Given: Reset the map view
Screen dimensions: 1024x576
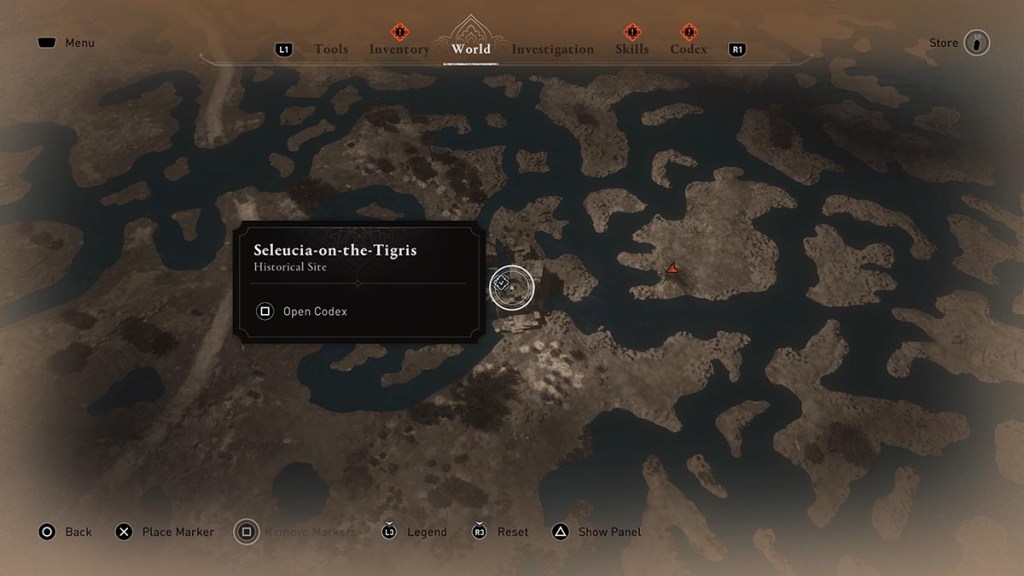Looking at the screenshot, I should coord(501,532).
